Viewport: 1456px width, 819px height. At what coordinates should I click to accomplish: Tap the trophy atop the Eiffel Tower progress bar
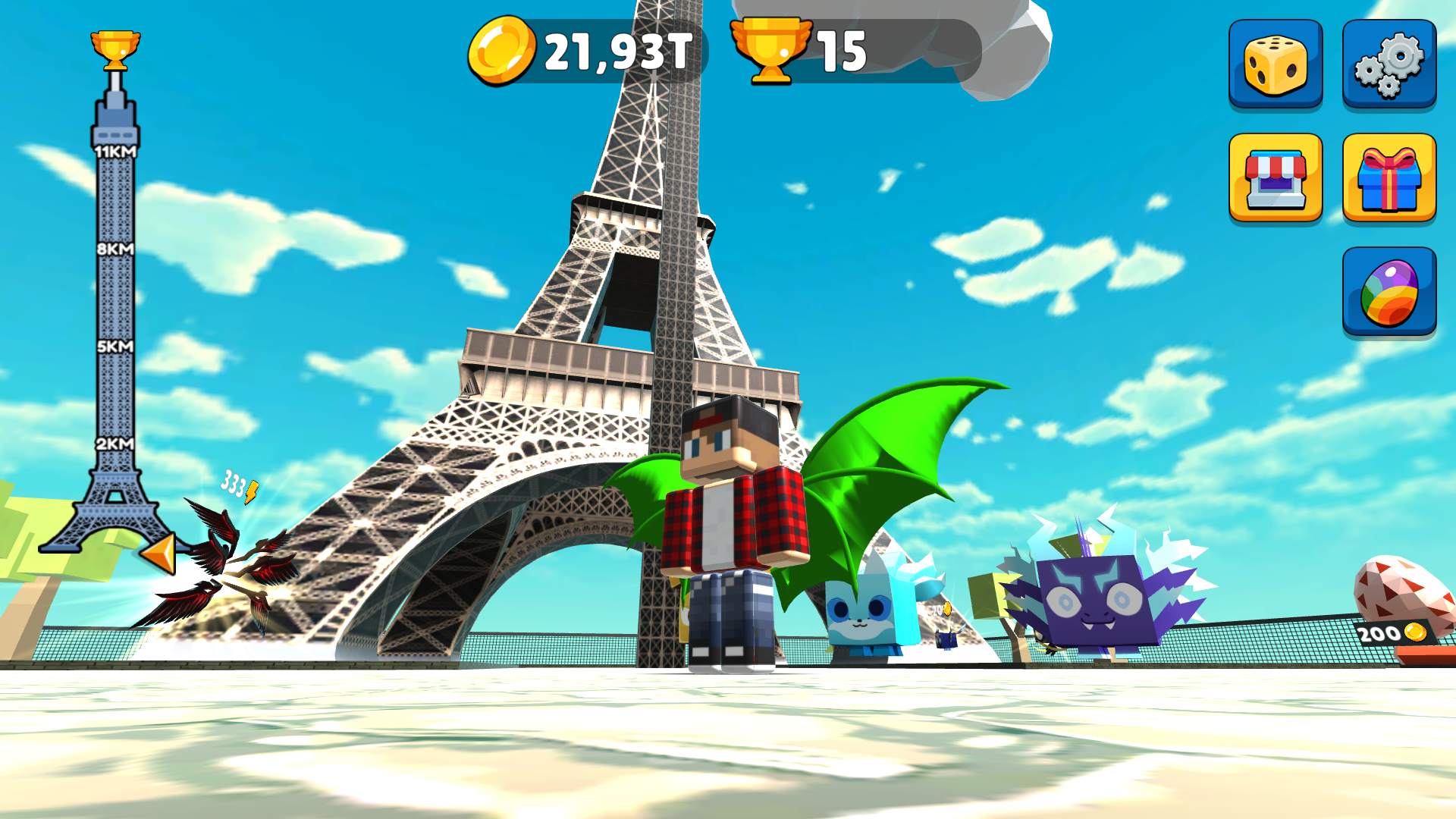[x=114, y=47]
